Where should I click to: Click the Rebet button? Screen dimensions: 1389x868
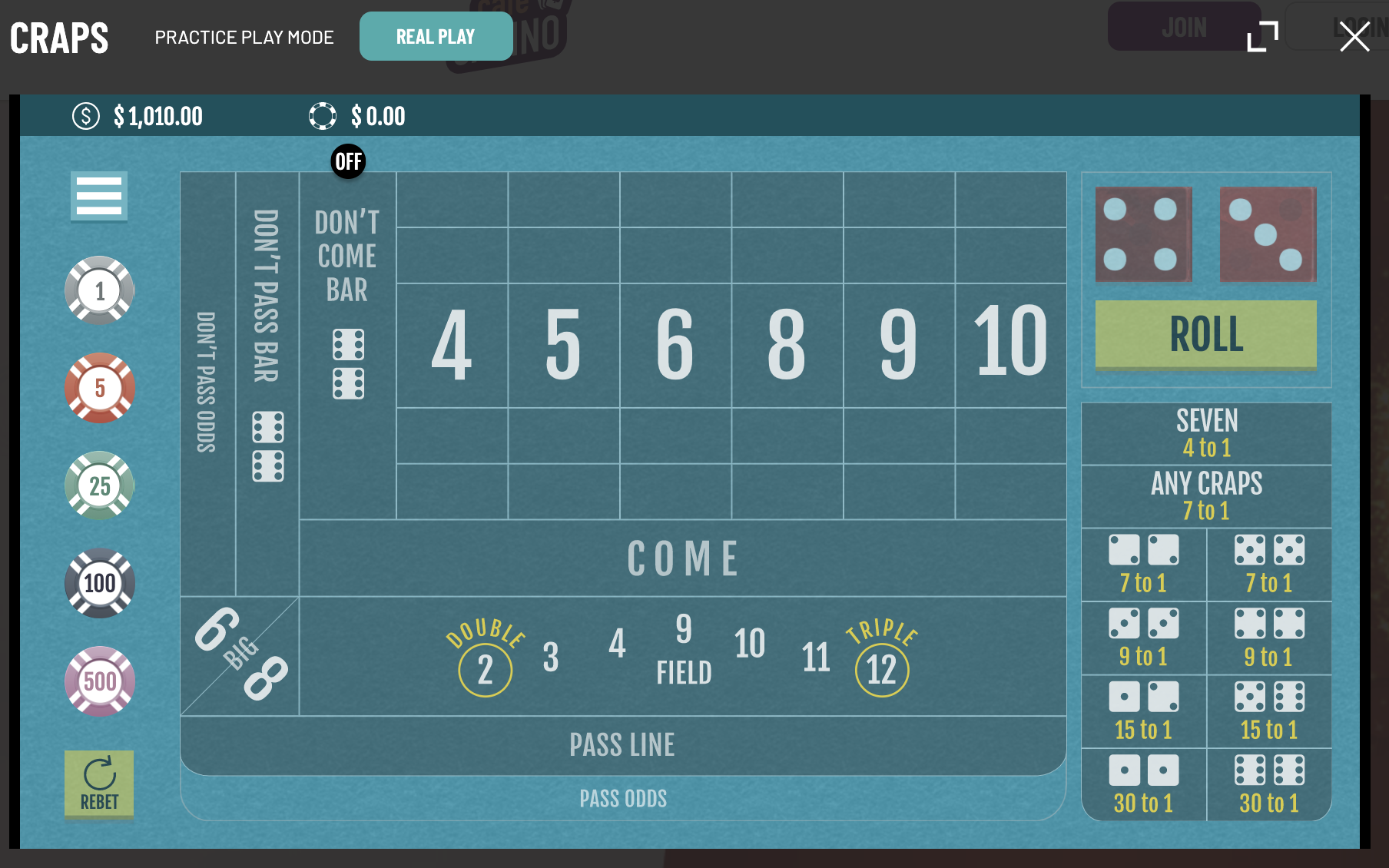click(99, 784)
